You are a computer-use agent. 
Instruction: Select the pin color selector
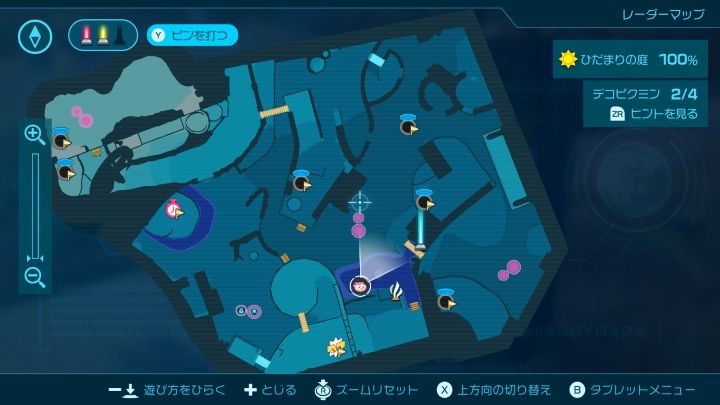103,36
